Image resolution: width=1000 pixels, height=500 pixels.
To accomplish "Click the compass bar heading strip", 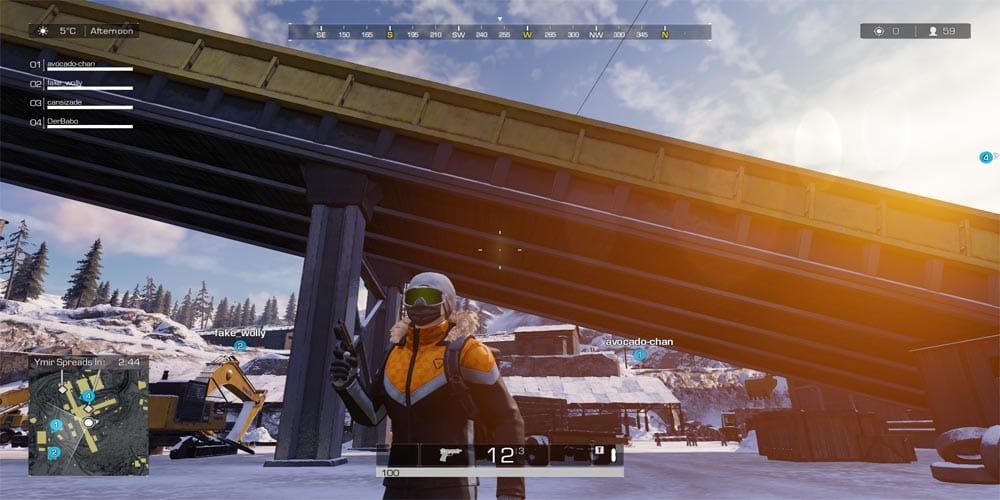I will 499,33.
